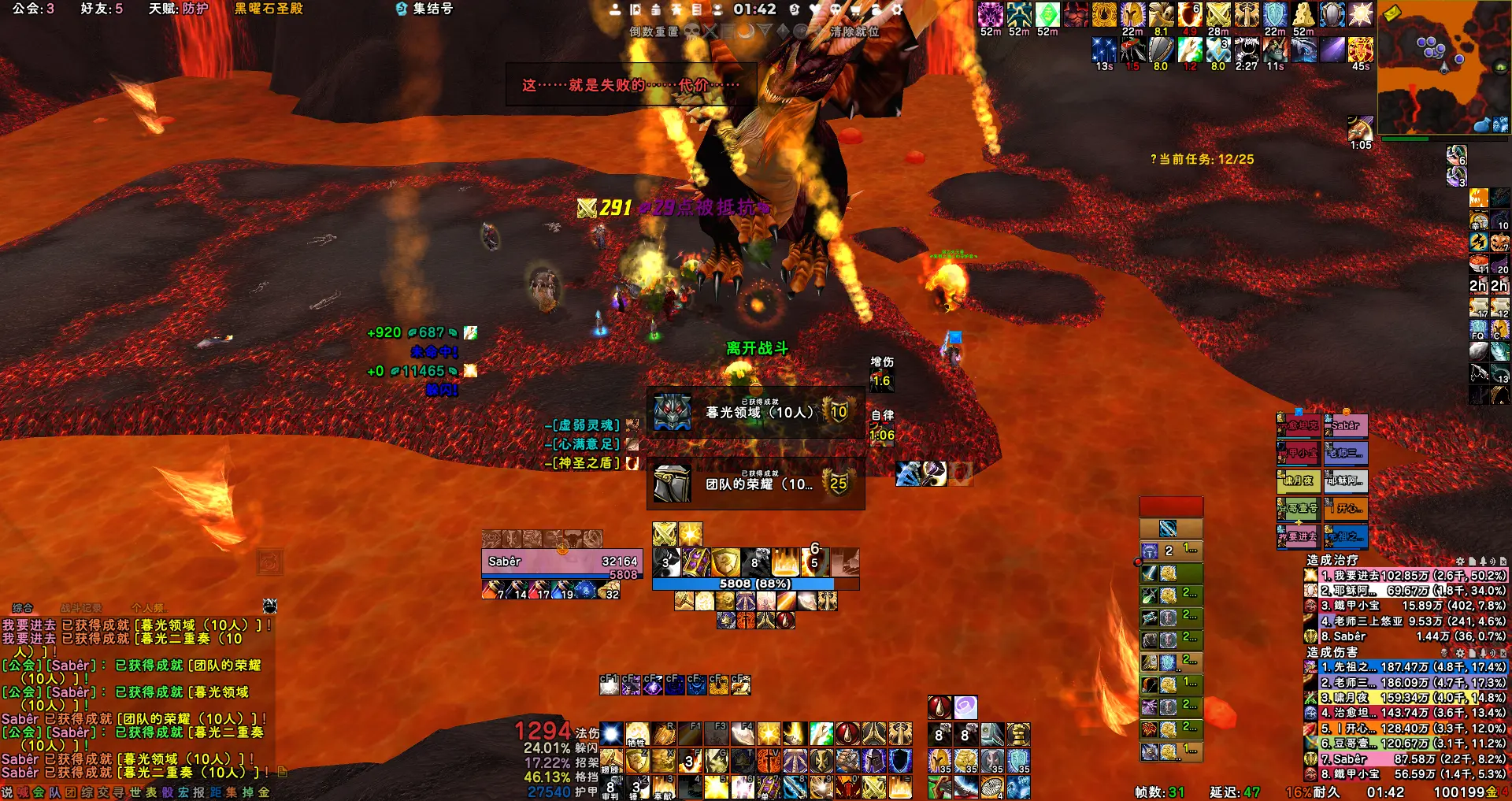Image resolution: width=1512 pixels, height=801 pixels.
Task: Open the gear settings icon in top bar
Action: click(897, 9)
